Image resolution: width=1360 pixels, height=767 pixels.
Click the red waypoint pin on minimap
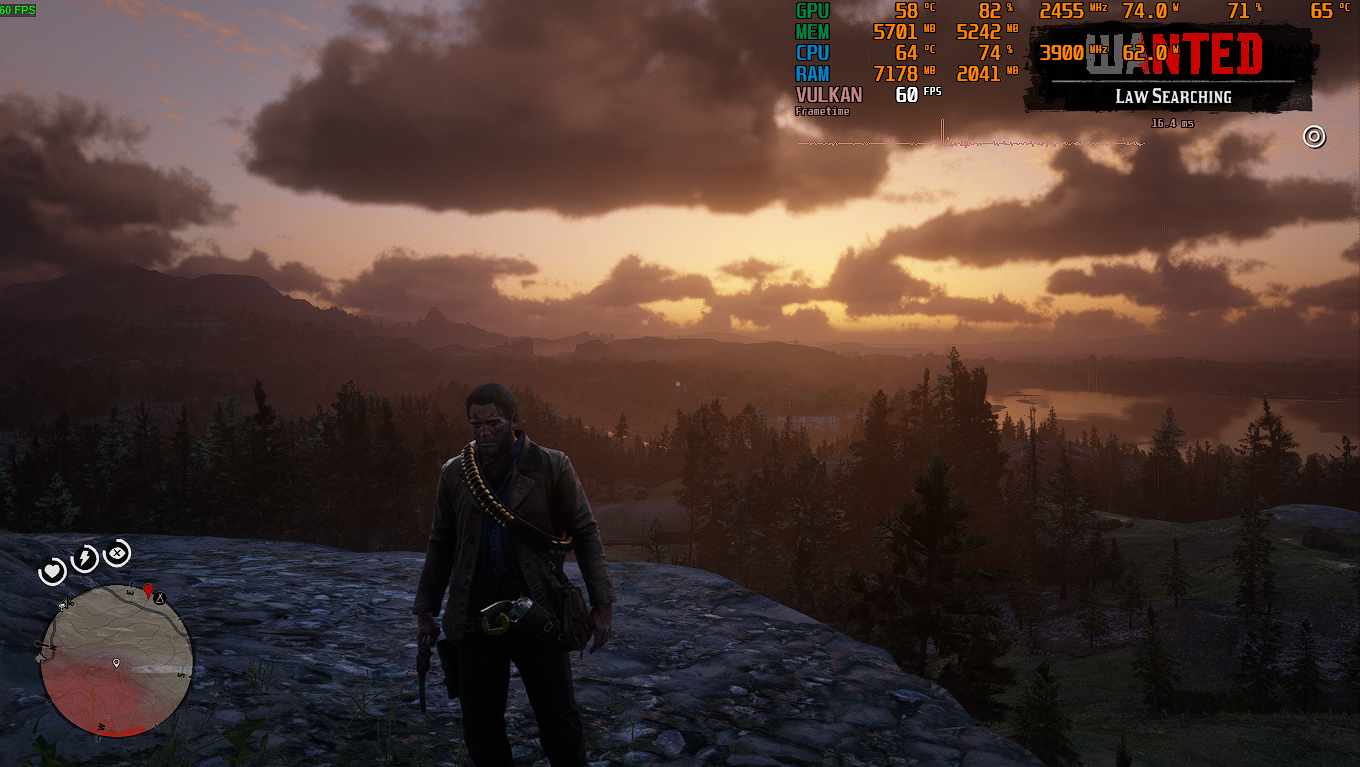pyautogui.click(x=148, y=591)
